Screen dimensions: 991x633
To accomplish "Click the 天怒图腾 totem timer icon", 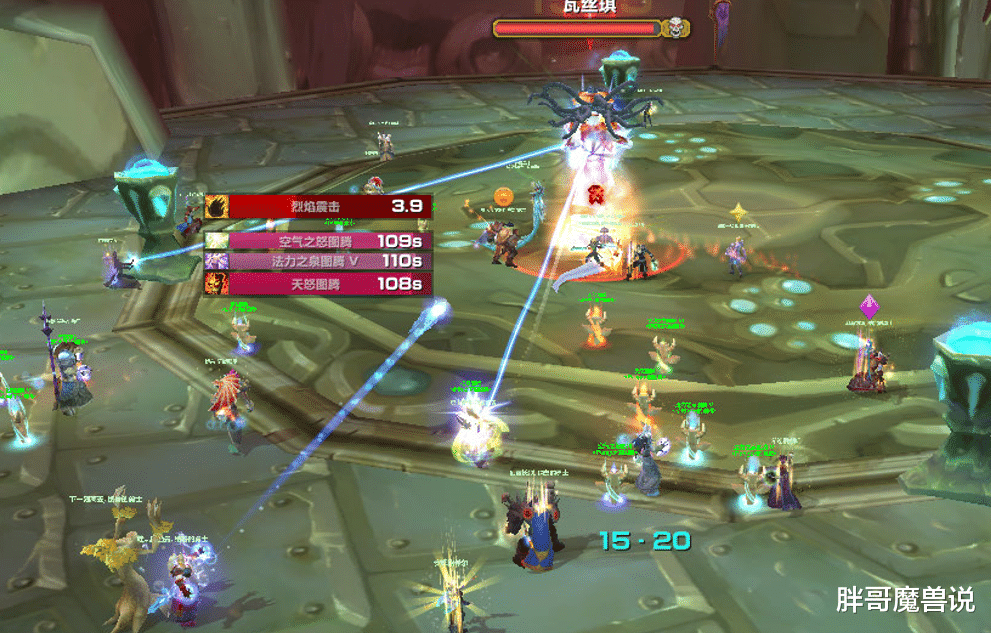I will [x=216, y=284].
